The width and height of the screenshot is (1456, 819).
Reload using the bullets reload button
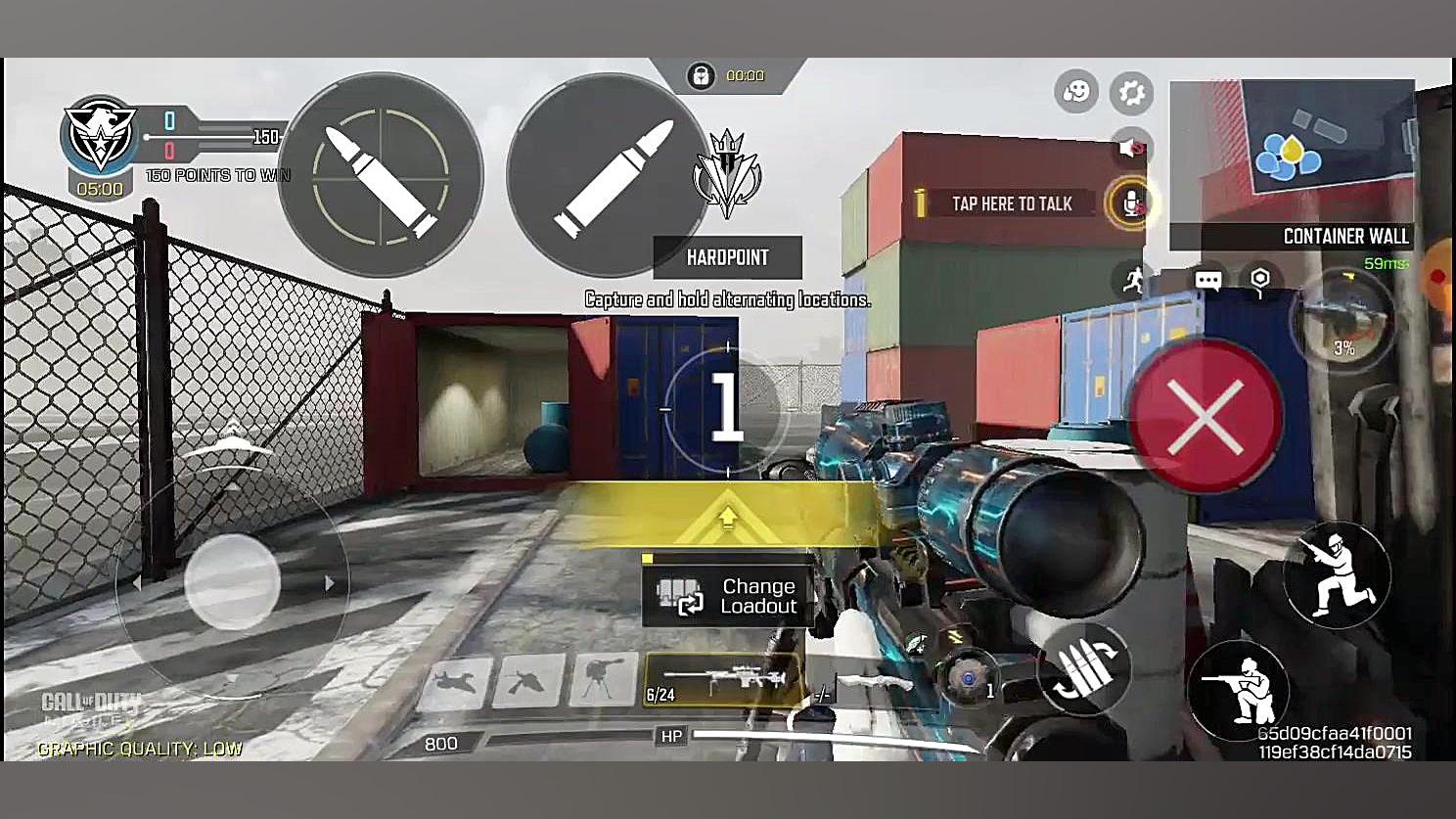(x=1085, y=668)
